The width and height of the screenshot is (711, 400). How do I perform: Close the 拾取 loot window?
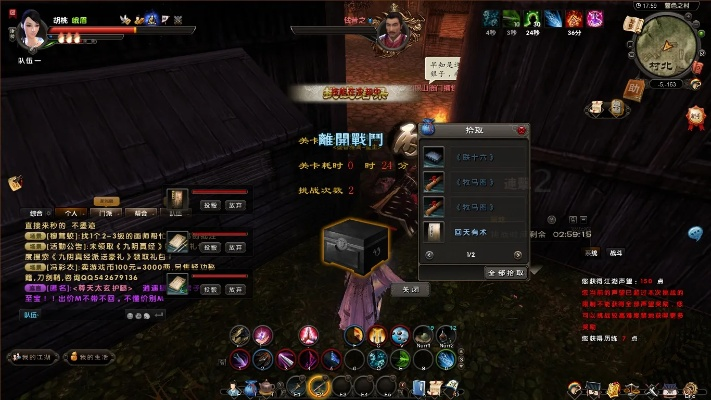[521, 130]
